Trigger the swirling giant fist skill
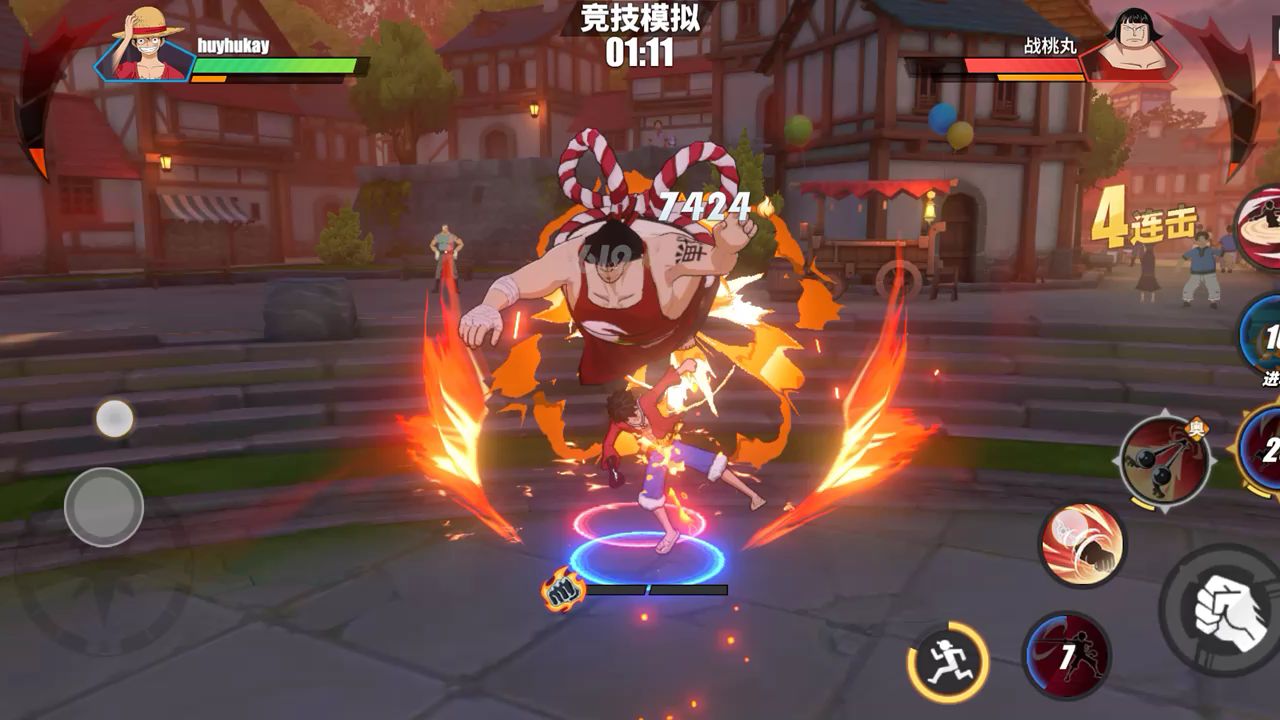Viewport: 1280px width, 720px height. pyautogui.click(x=1082, y=545)
